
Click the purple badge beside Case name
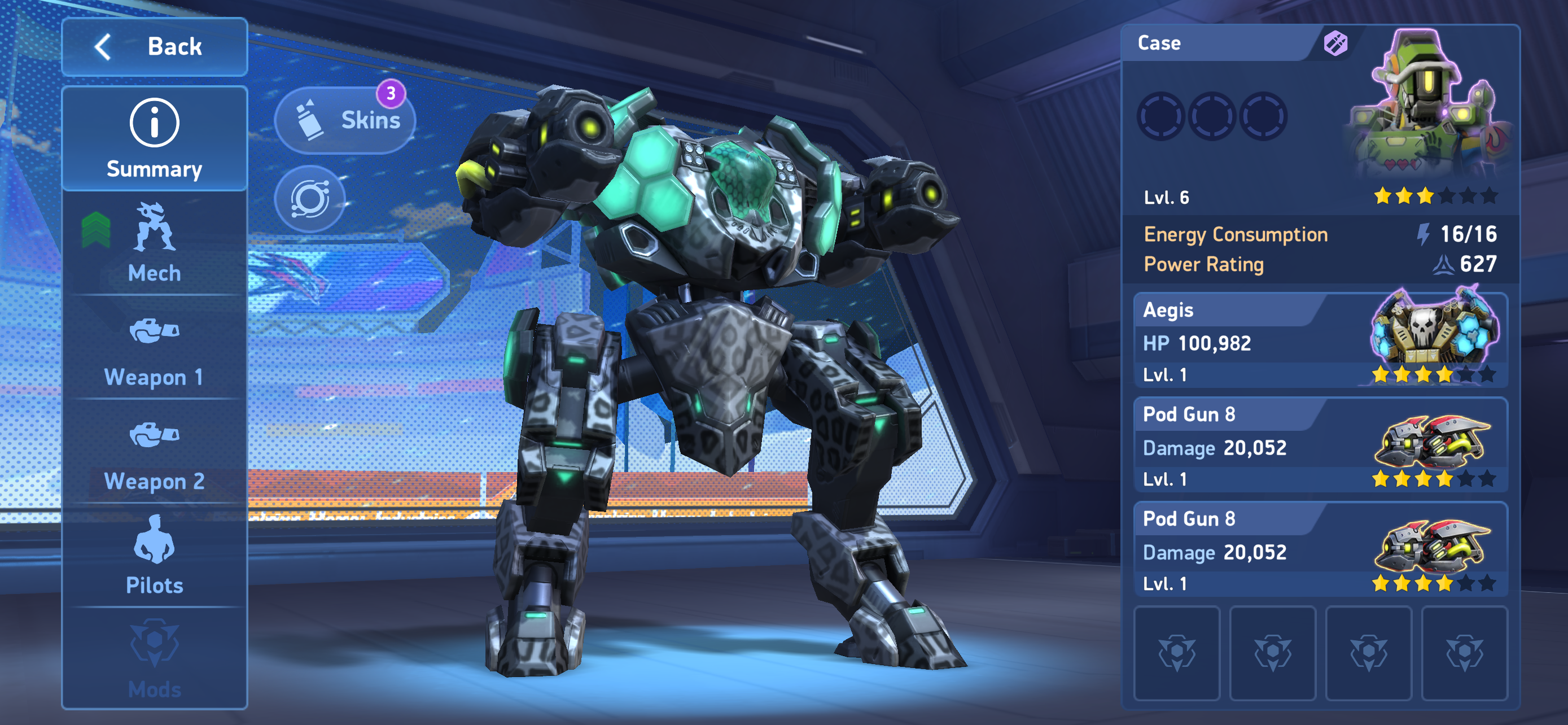point(1335,44)
